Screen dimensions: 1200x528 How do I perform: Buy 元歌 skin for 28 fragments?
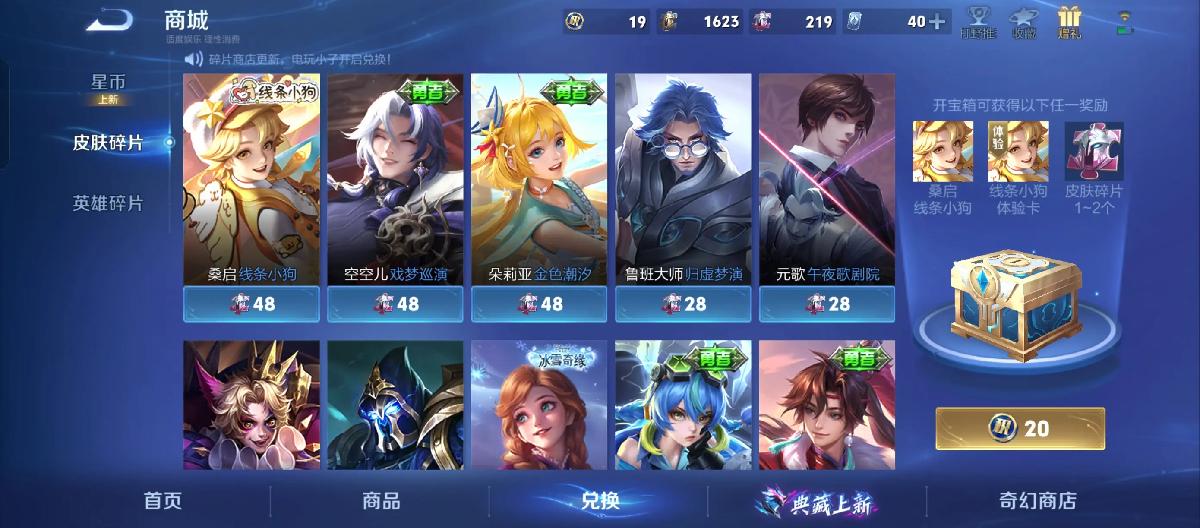[x=827, y=304]
